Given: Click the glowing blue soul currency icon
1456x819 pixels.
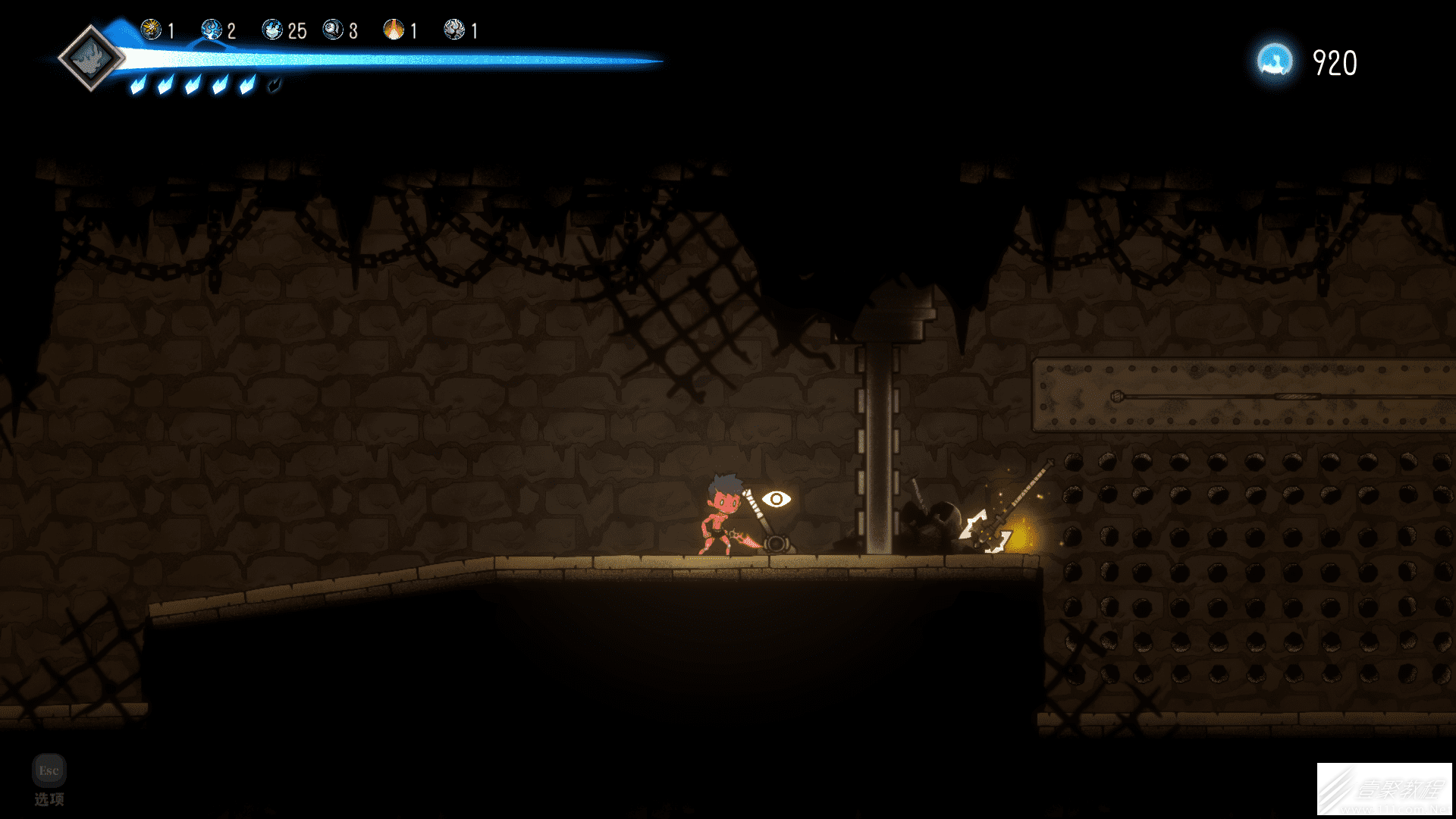Looking at the screenshot, I should coord(1275,61).
